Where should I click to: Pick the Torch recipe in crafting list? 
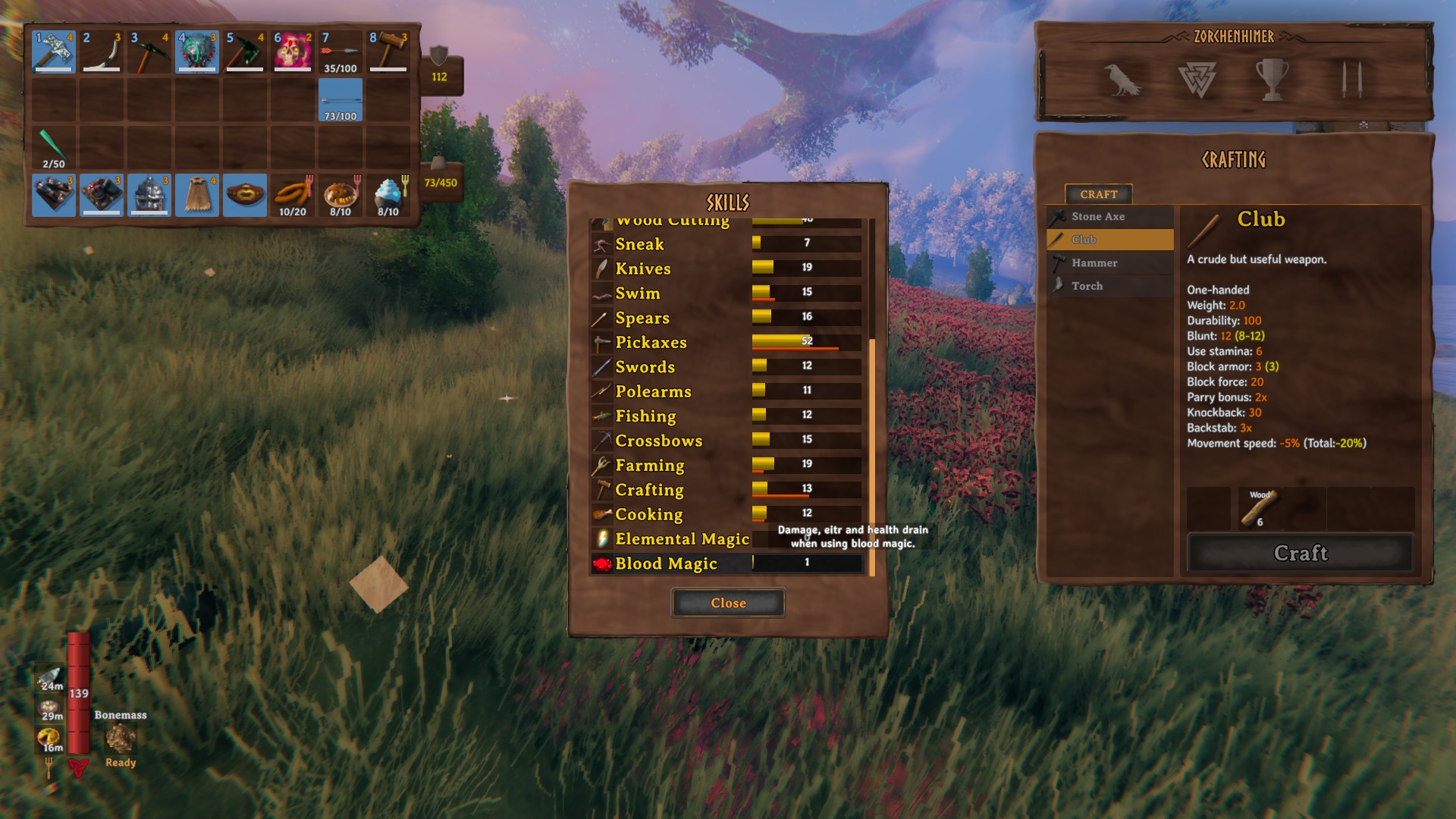tap(1110, 286)
